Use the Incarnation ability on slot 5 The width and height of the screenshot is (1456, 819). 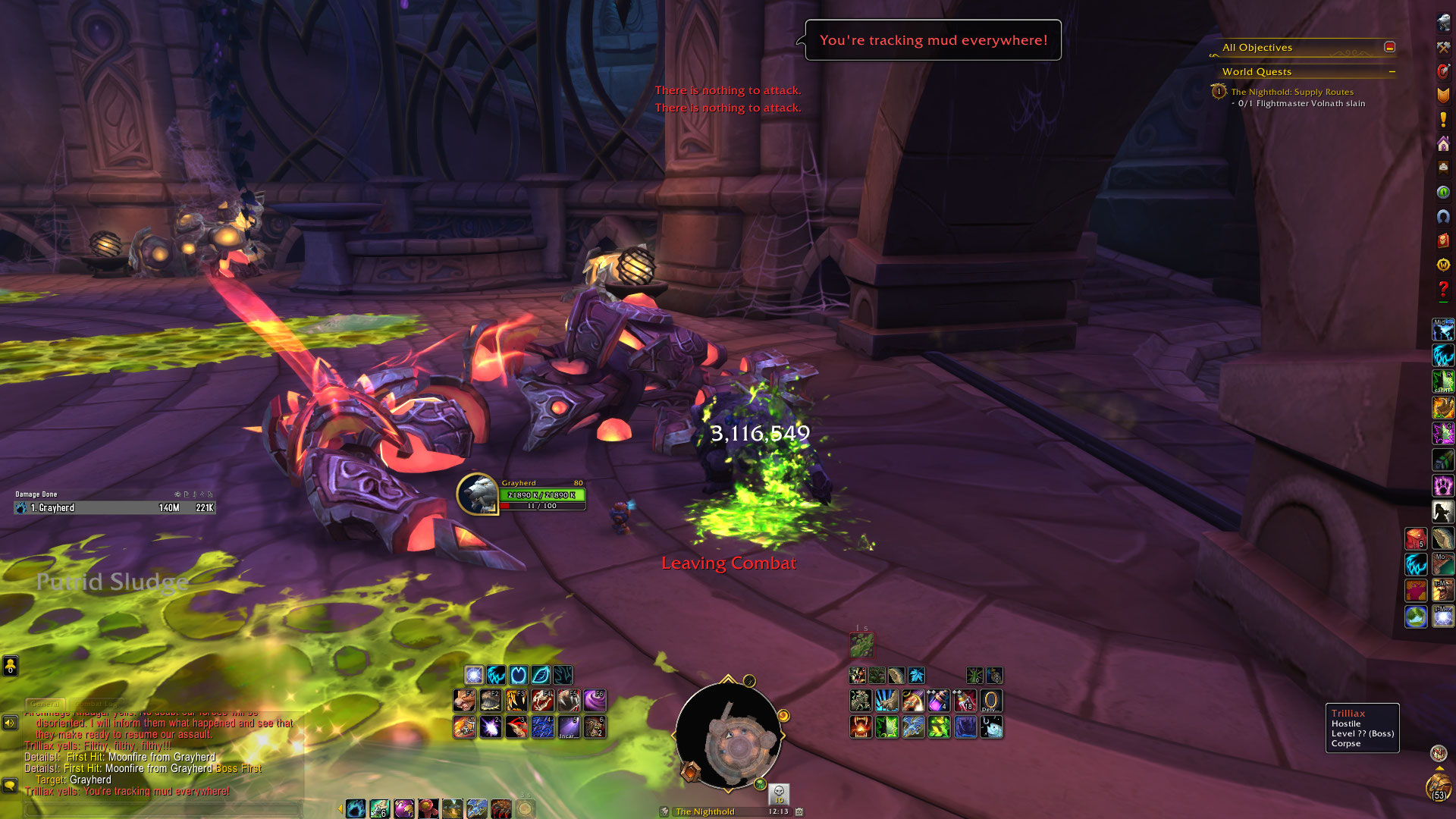coord(569,727)
